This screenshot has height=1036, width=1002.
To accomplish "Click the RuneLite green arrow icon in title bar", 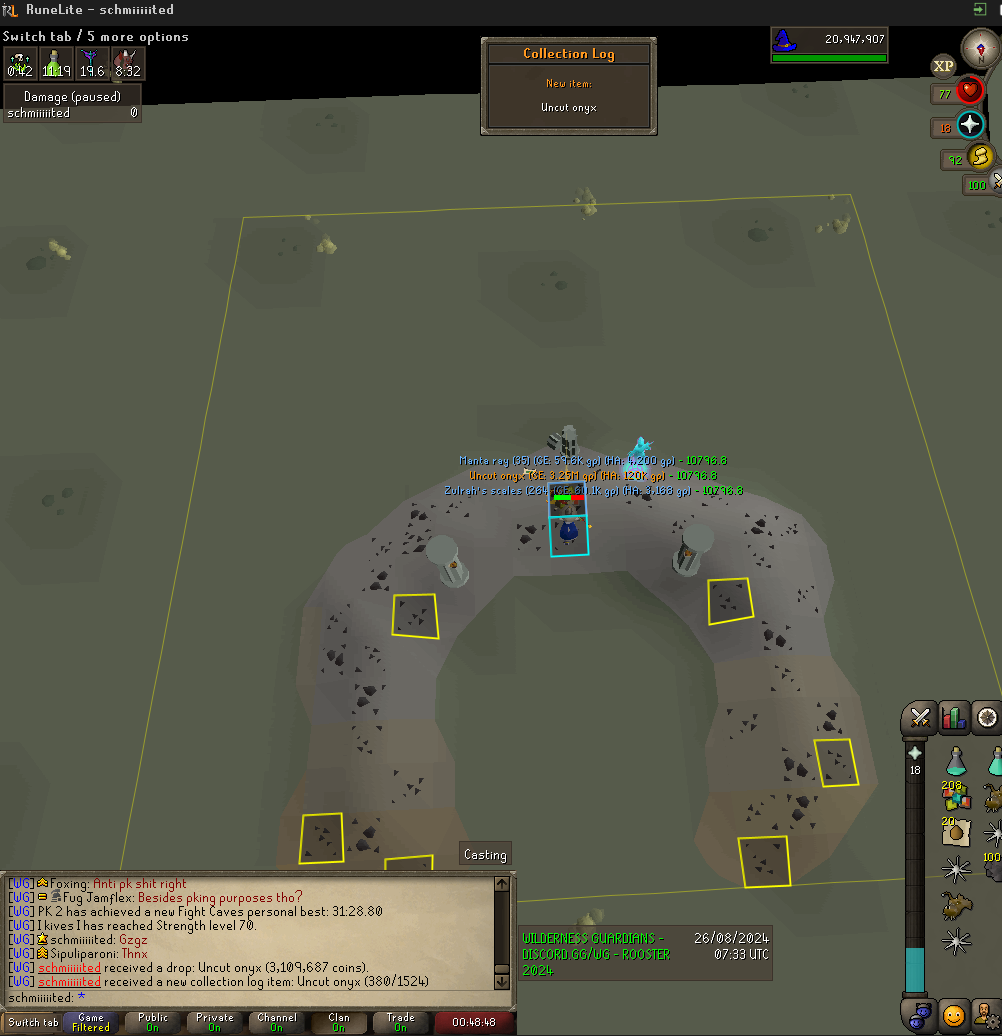I will click(979, 9).
